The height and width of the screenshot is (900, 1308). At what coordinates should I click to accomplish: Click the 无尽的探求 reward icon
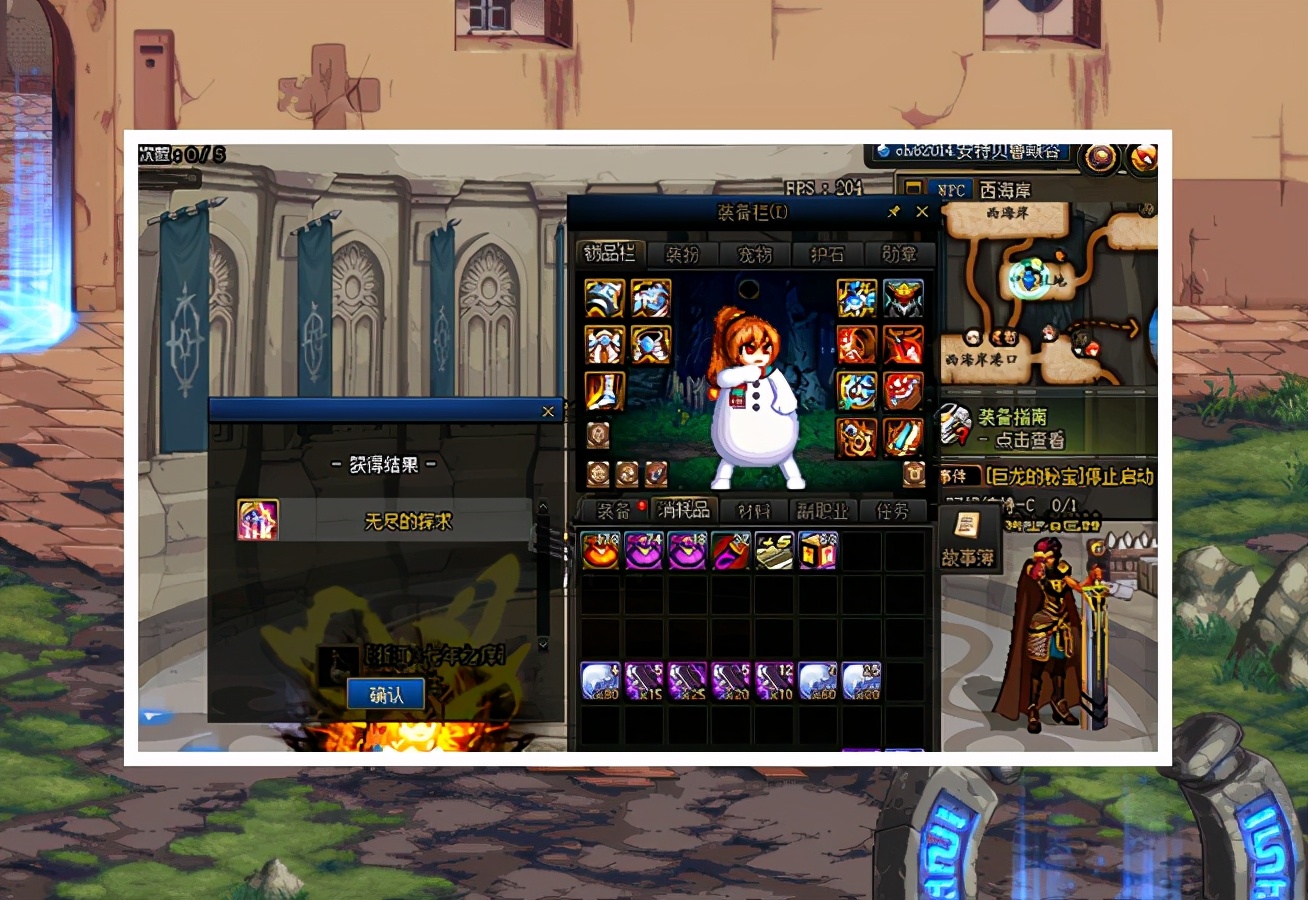click(x=258, y=520)
